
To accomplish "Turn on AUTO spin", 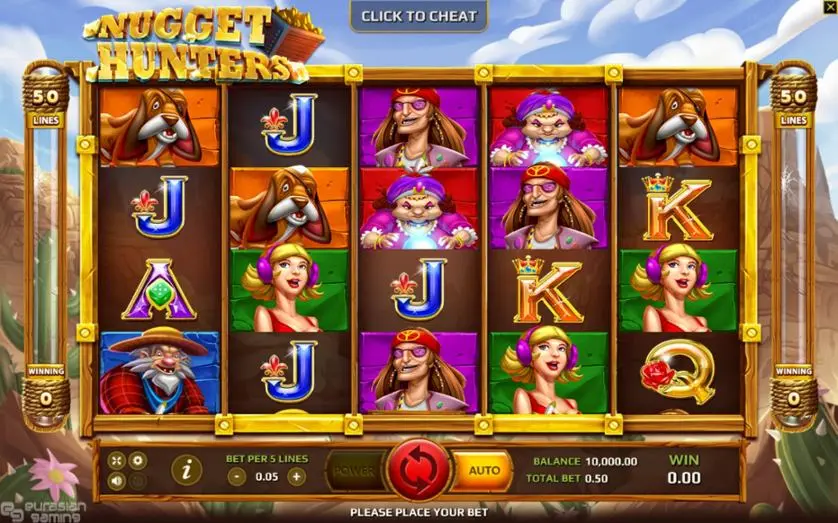I will 483,470.
